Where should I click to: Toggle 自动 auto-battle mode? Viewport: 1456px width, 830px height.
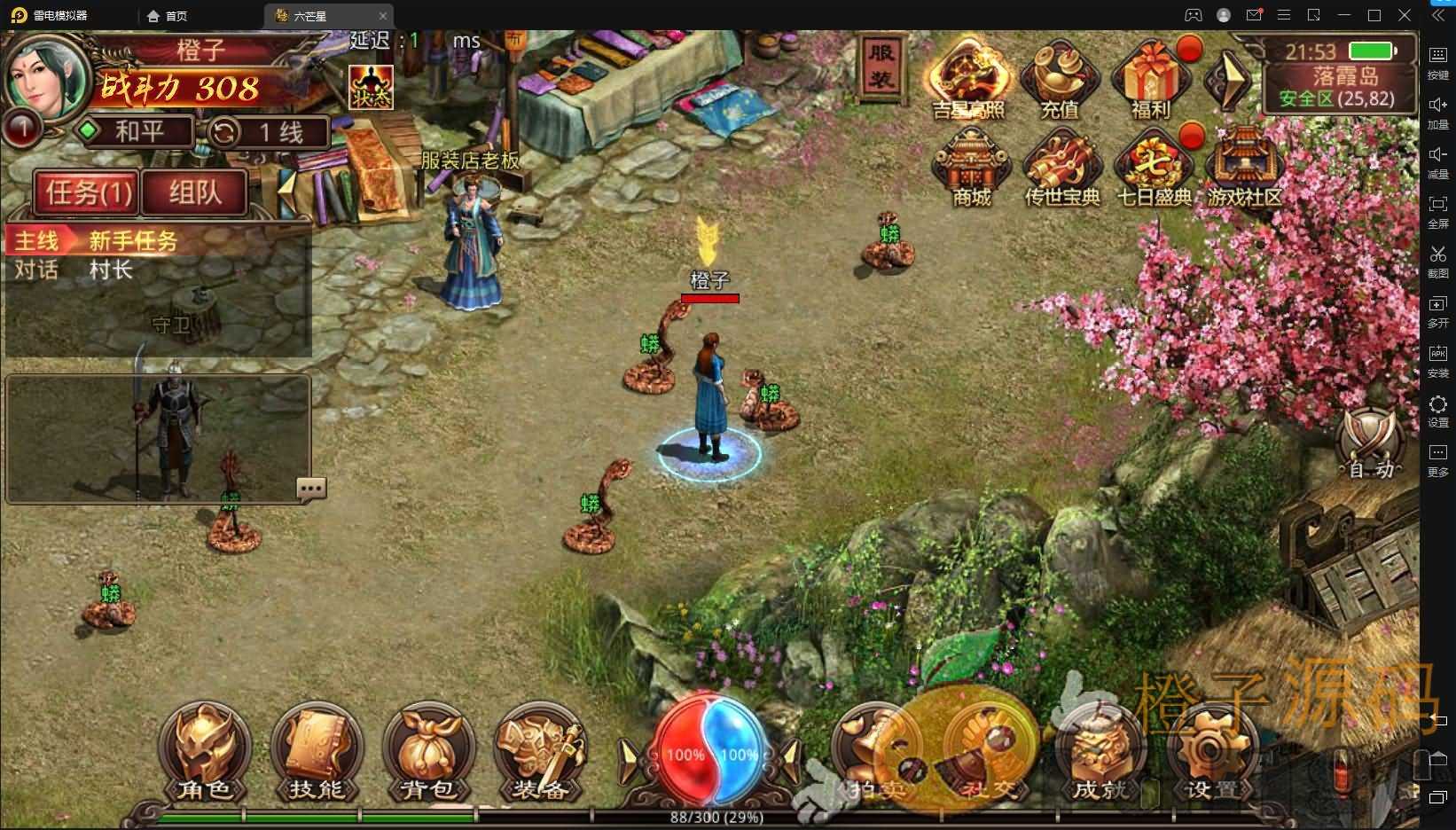tap(1370, 443)
